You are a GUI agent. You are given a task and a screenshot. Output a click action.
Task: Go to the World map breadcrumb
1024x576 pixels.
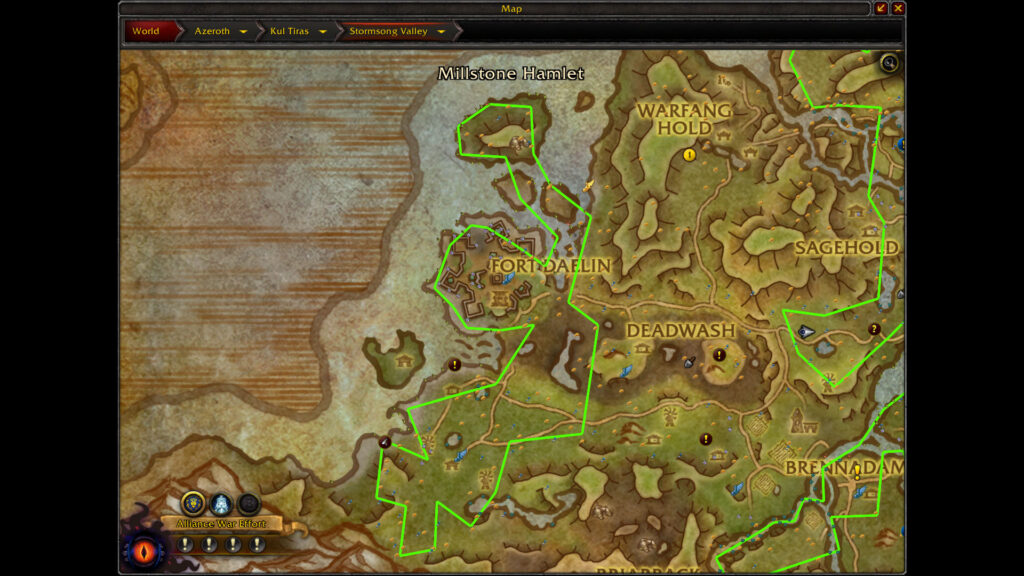pos(146,31)
